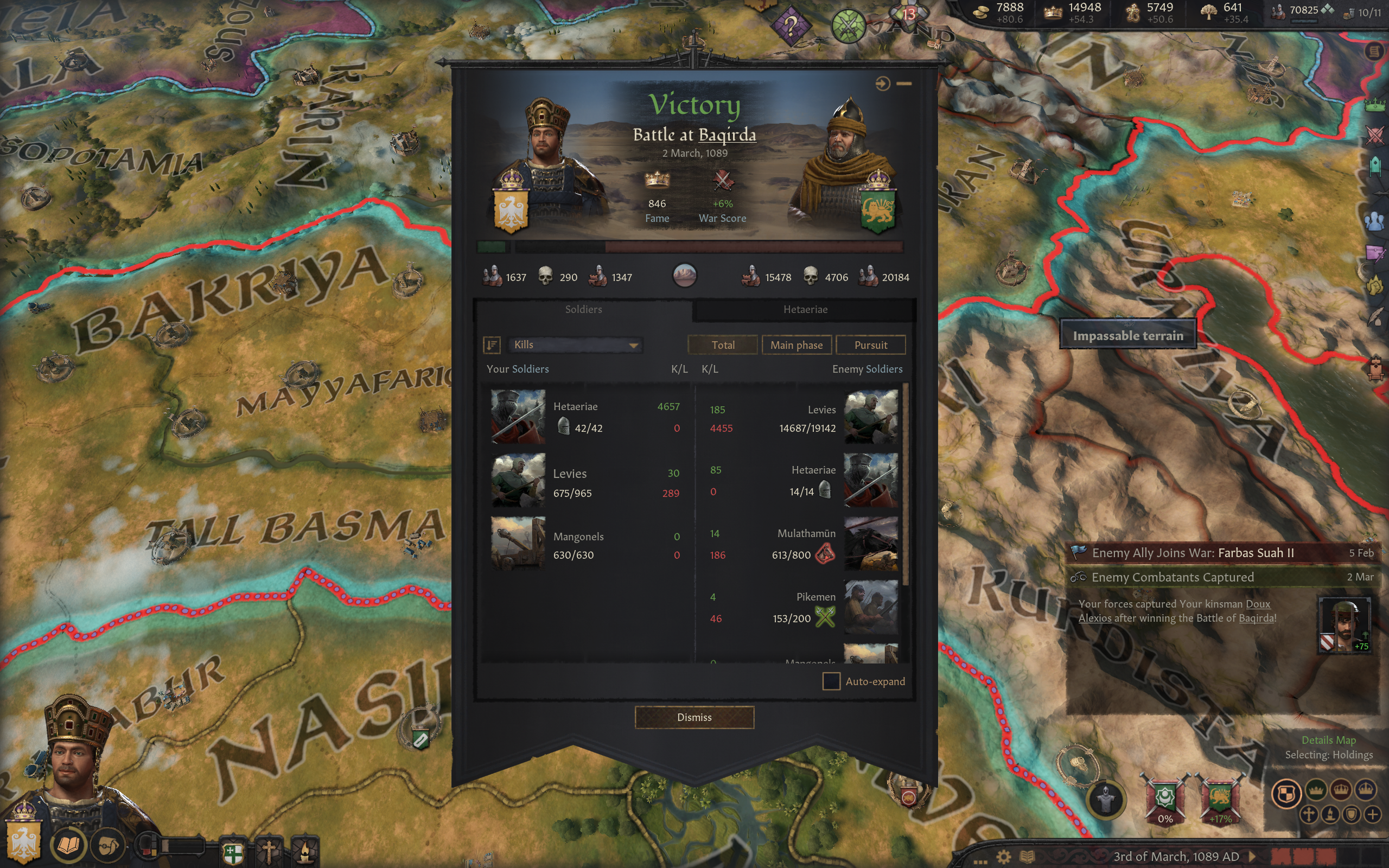
Task: Open the Kills sort dropdown
Action: click(x=575, y=344)
